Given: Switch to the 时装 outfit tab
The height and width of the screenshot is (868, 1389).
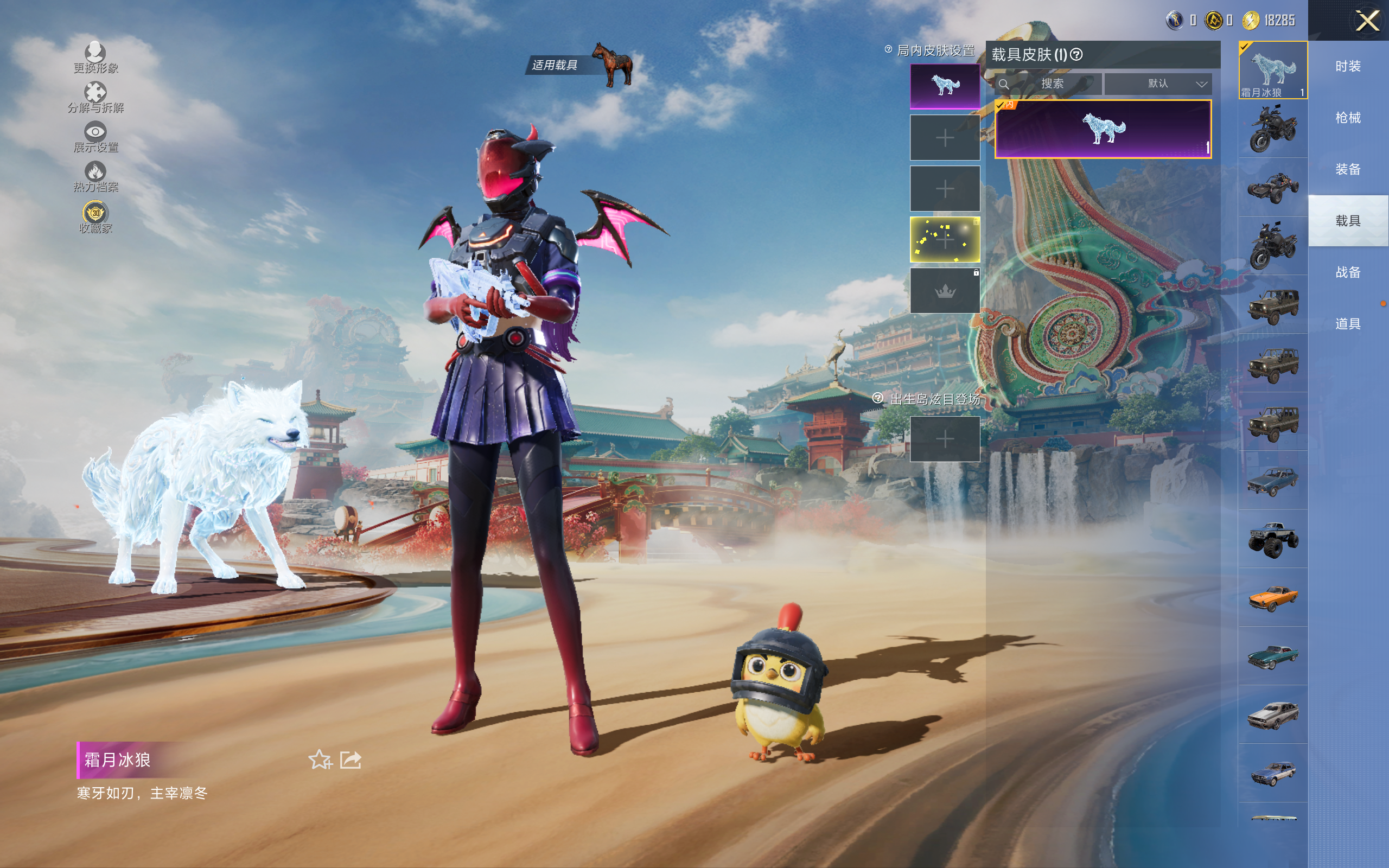Looking at the screenshot, I should coord(1348,66).
